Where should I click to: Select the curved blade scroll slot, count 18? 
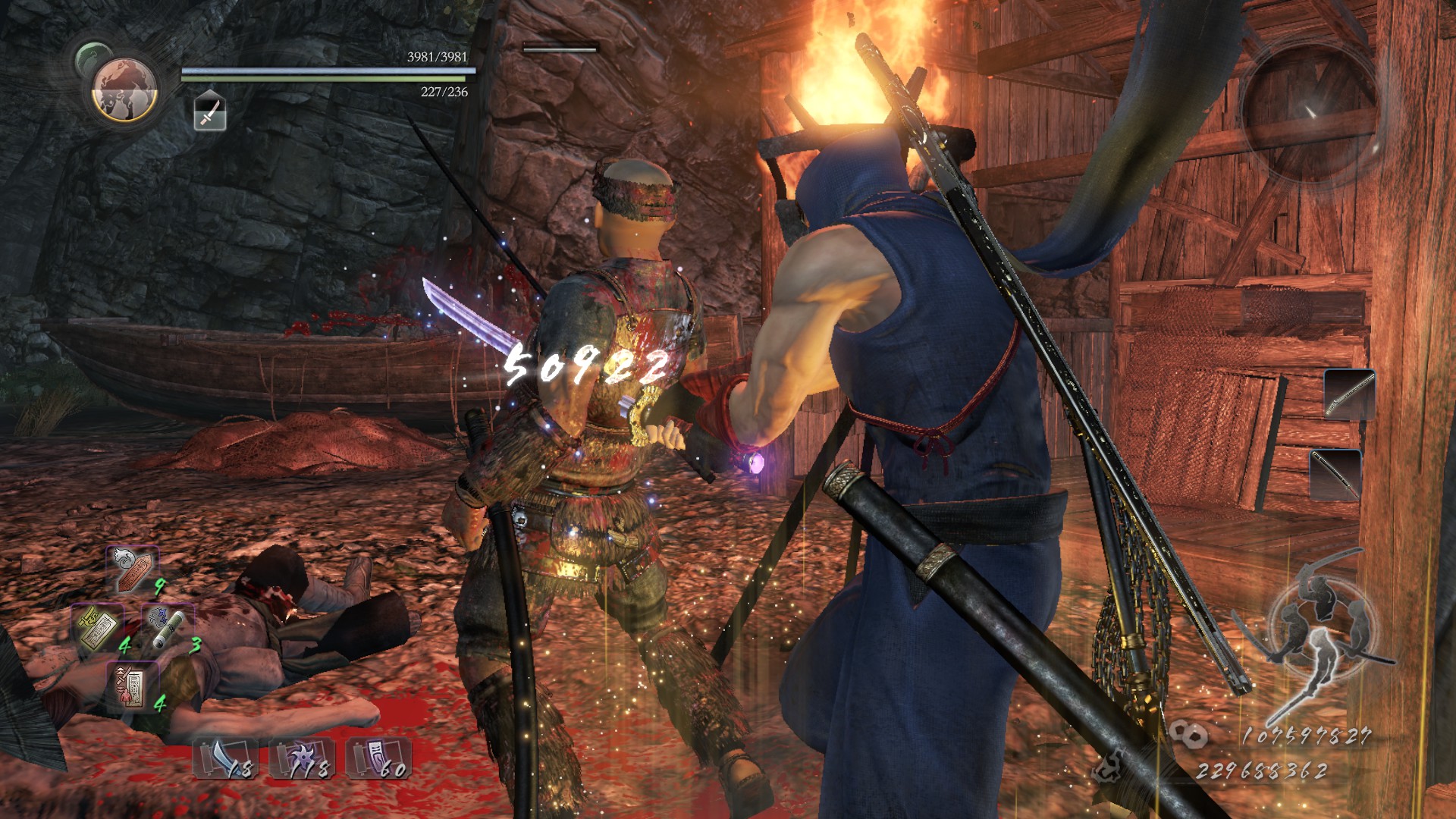point(224,758)
